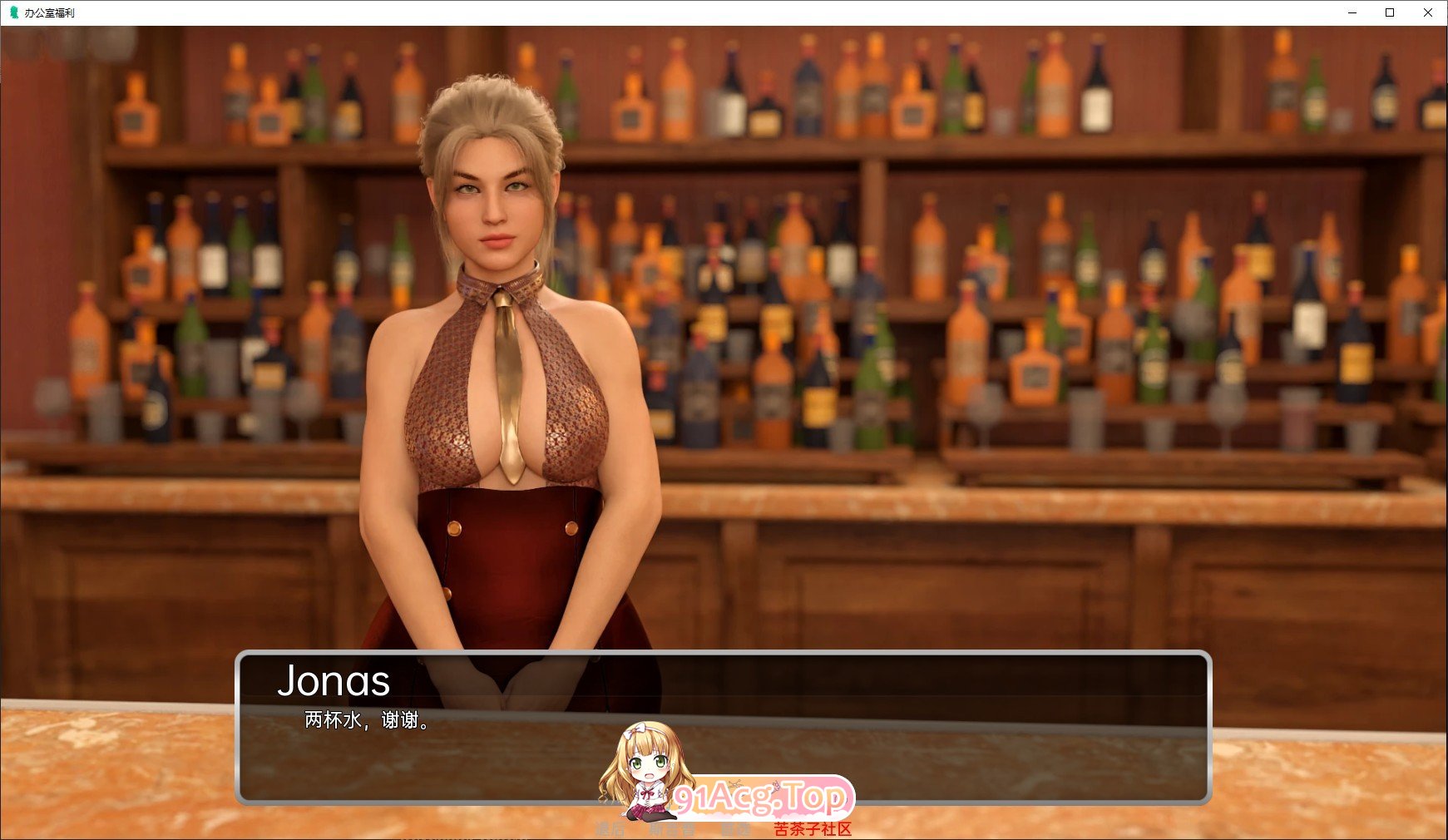Click the quick menu option right of 退后
The image size is (1448, 840).
point(671,829)
